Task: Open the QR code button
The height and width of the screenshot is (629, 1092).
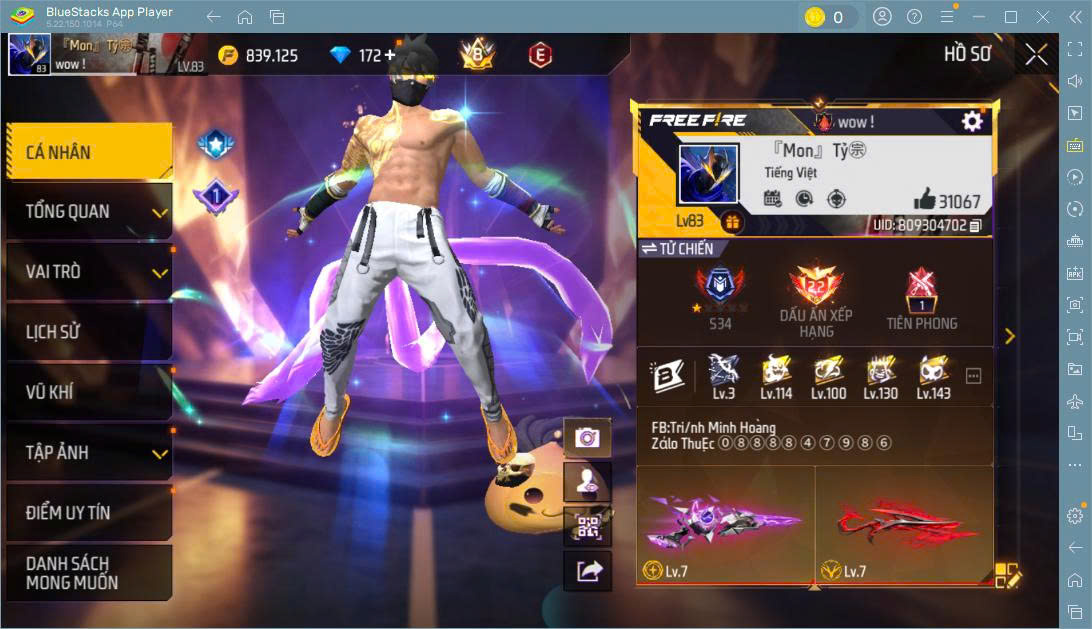Action: [x=587, y=526]
